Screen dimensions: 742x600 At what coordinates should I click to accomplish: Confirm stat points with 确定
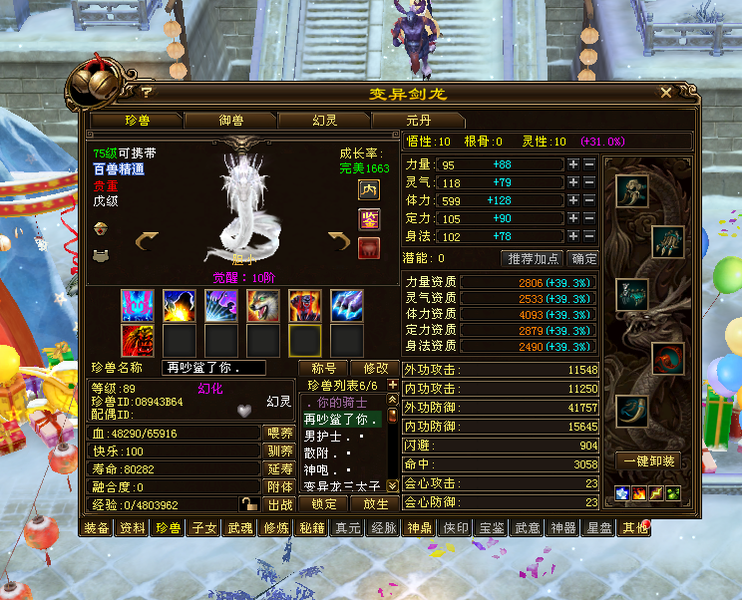click(x=583, y=258)
